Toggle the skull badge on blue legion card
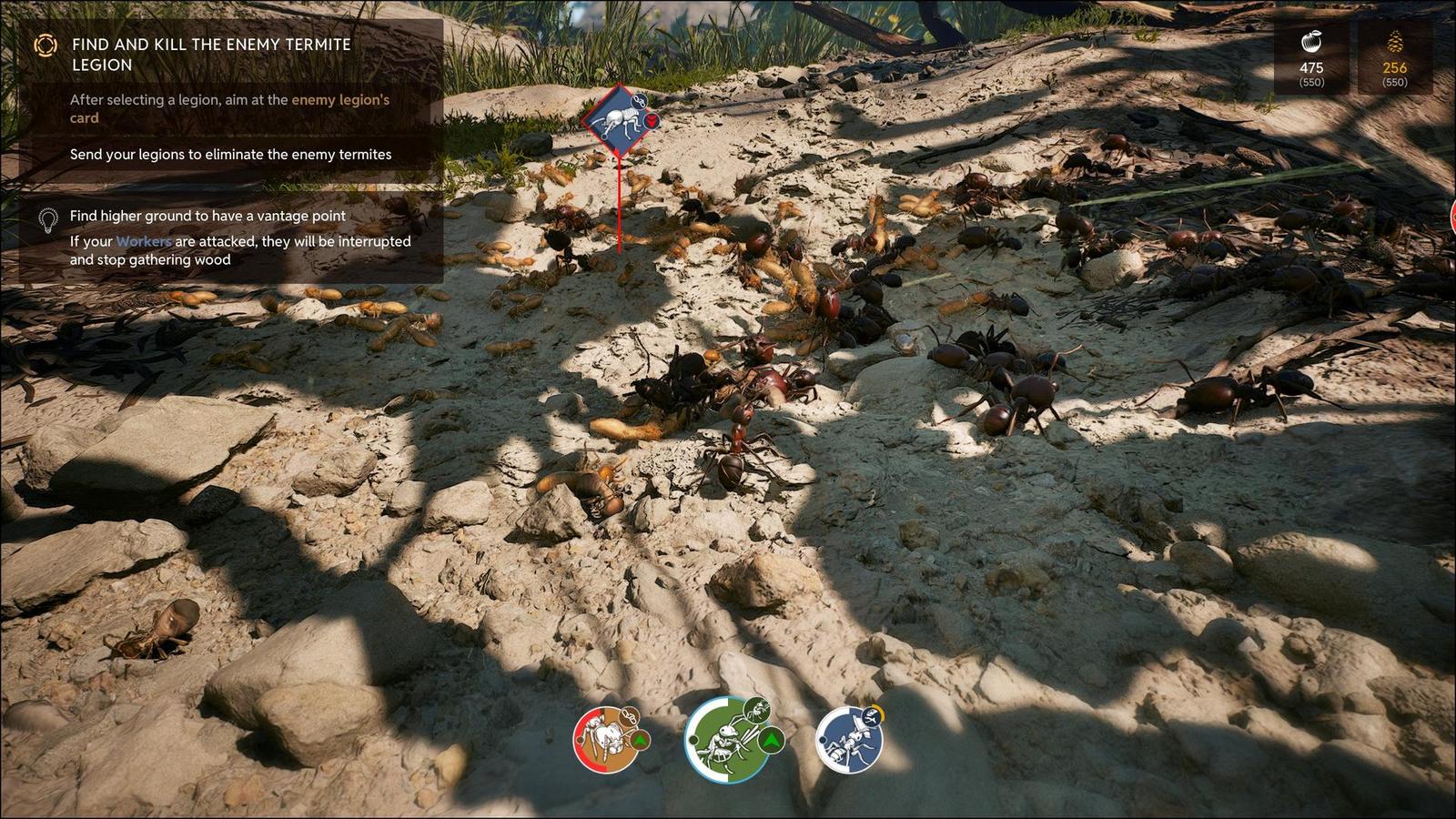Image resolution: width=1456 pixels, height=819 pixels. pos(870,715)
